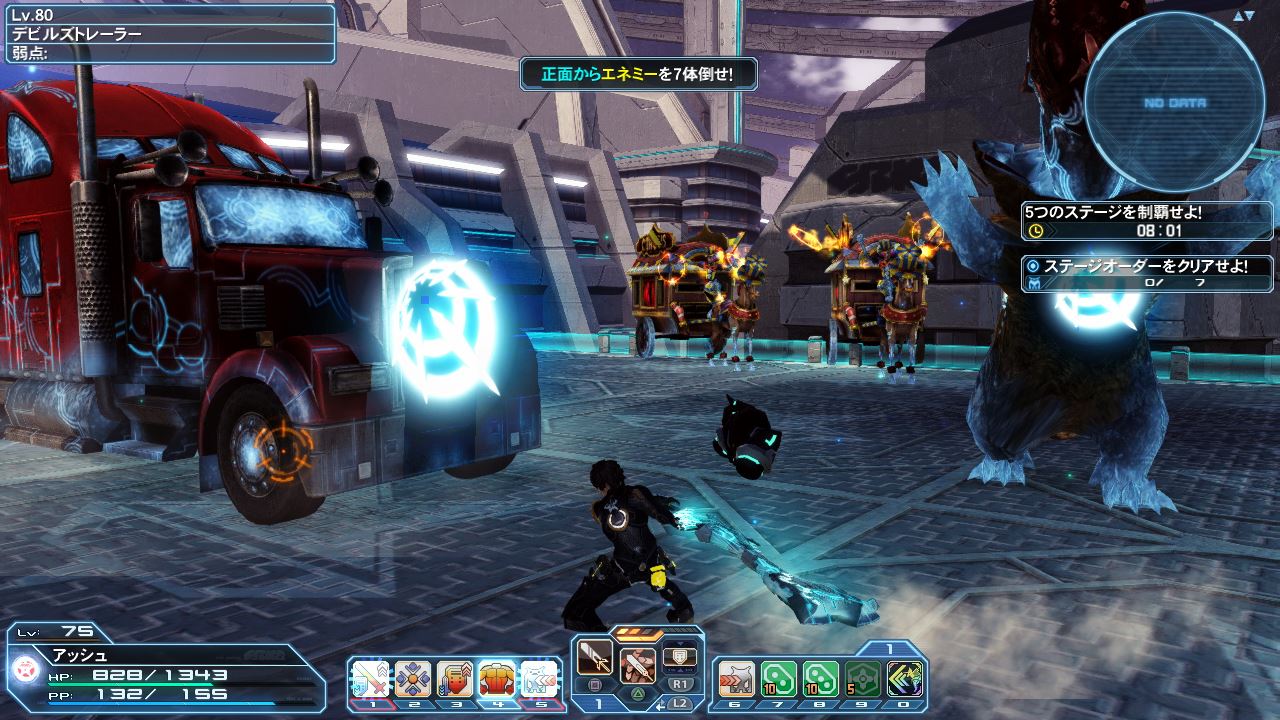Select the shield guard icon in weapon palette
1280x720 pixels.
coord(680,657)
